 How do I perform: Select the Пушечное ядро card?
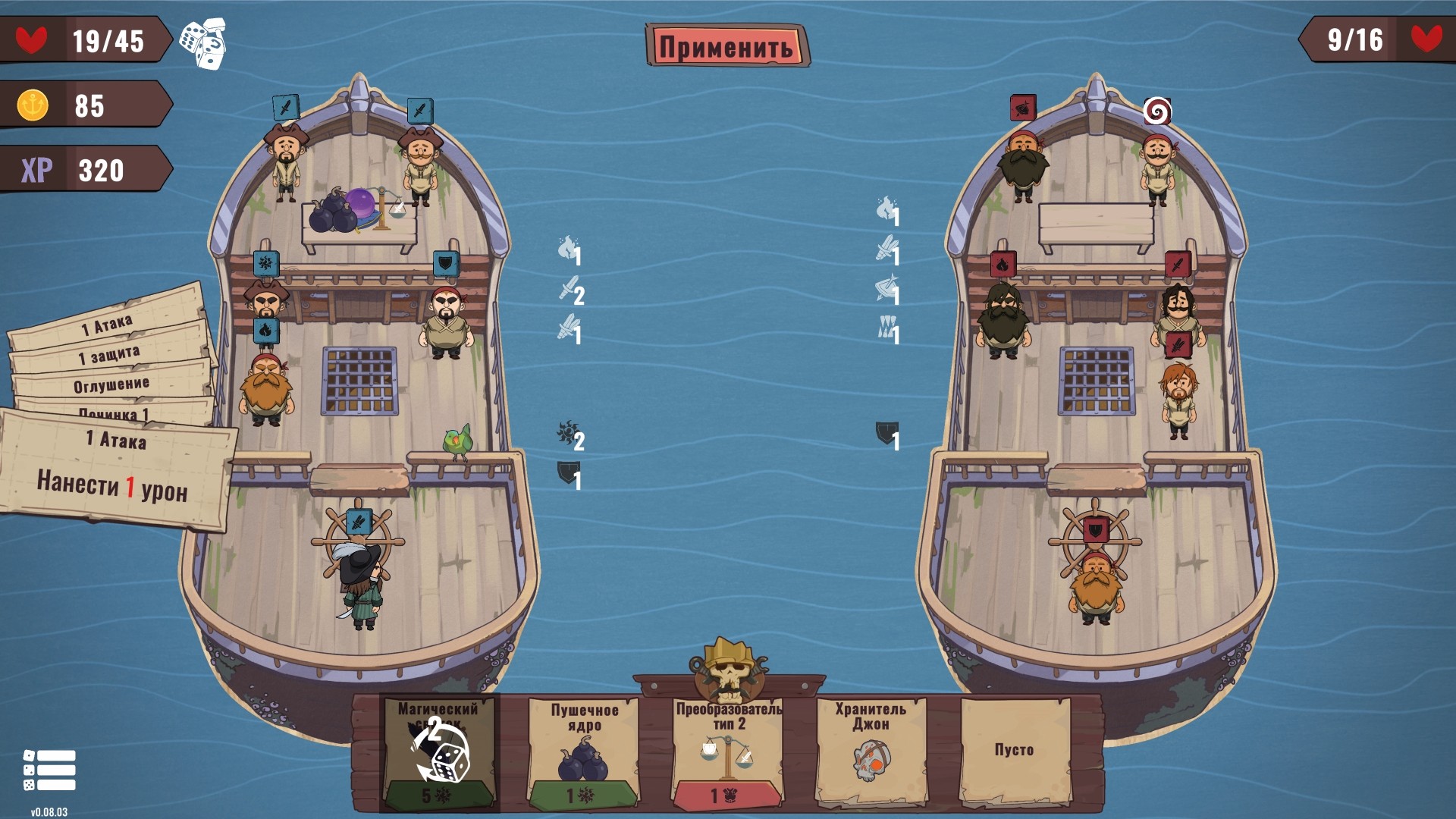tap(583, 752)
